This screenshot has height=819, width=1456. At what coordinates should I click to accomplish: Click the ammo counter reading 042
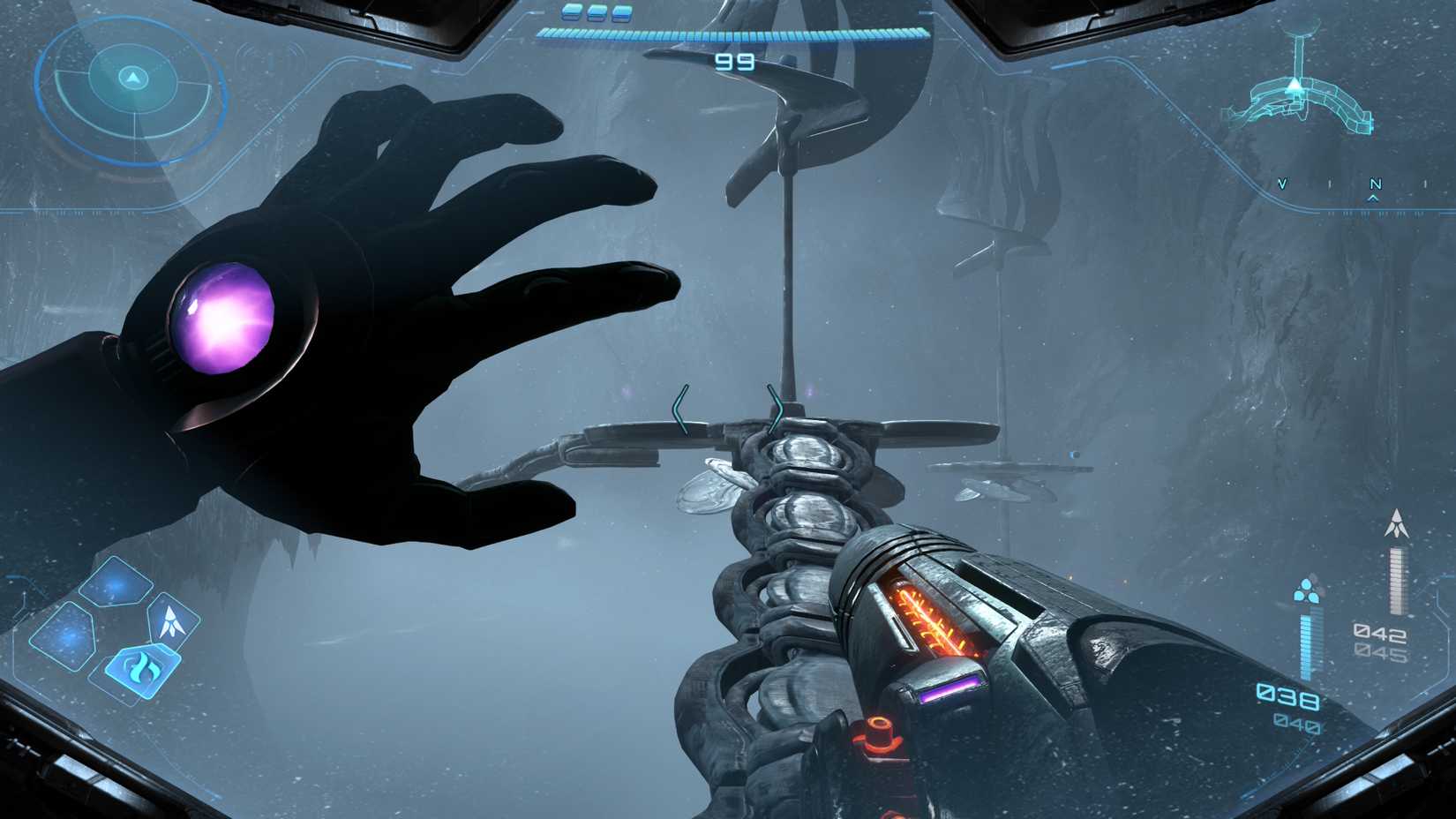coord(1379,631)
